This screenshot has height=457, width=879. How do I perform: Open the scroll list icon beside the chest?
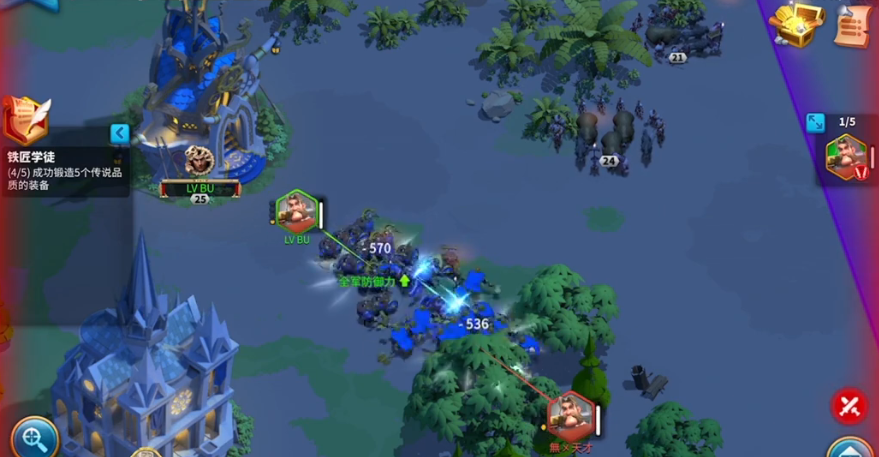[851, 25]
